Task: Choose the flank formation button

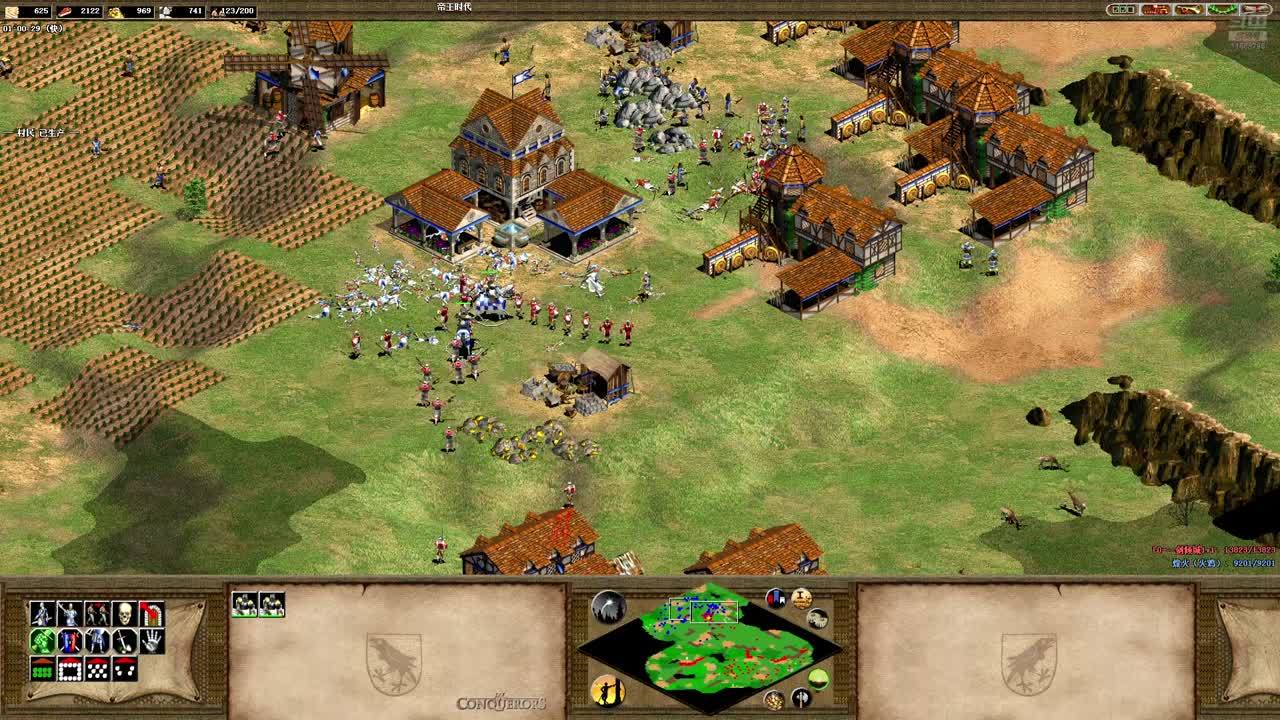Action: [126, 669]
